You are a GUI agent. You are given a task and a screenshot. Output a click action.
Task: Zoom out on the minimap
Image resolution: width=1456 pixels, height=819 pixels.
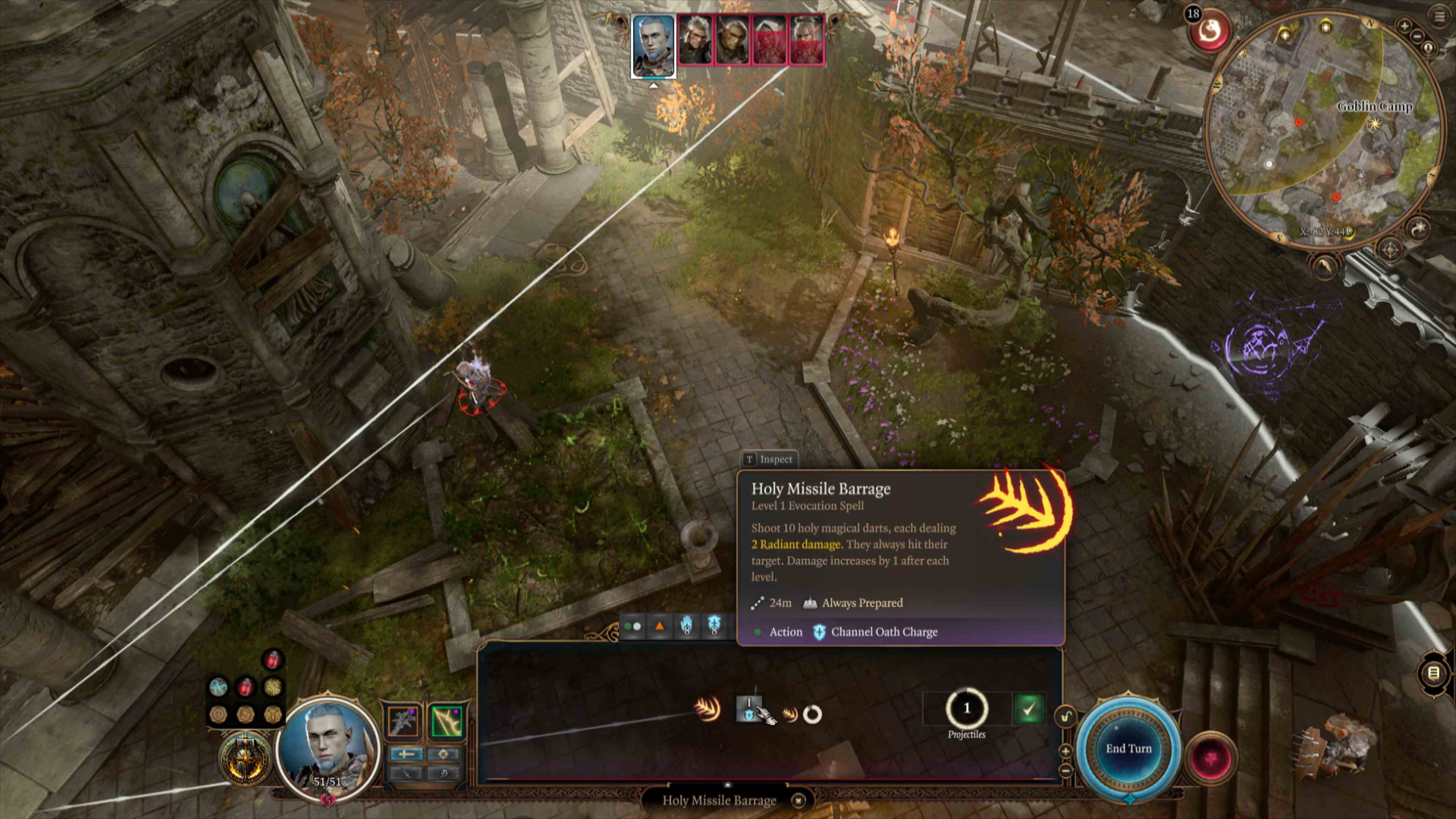click(1417, 36)
